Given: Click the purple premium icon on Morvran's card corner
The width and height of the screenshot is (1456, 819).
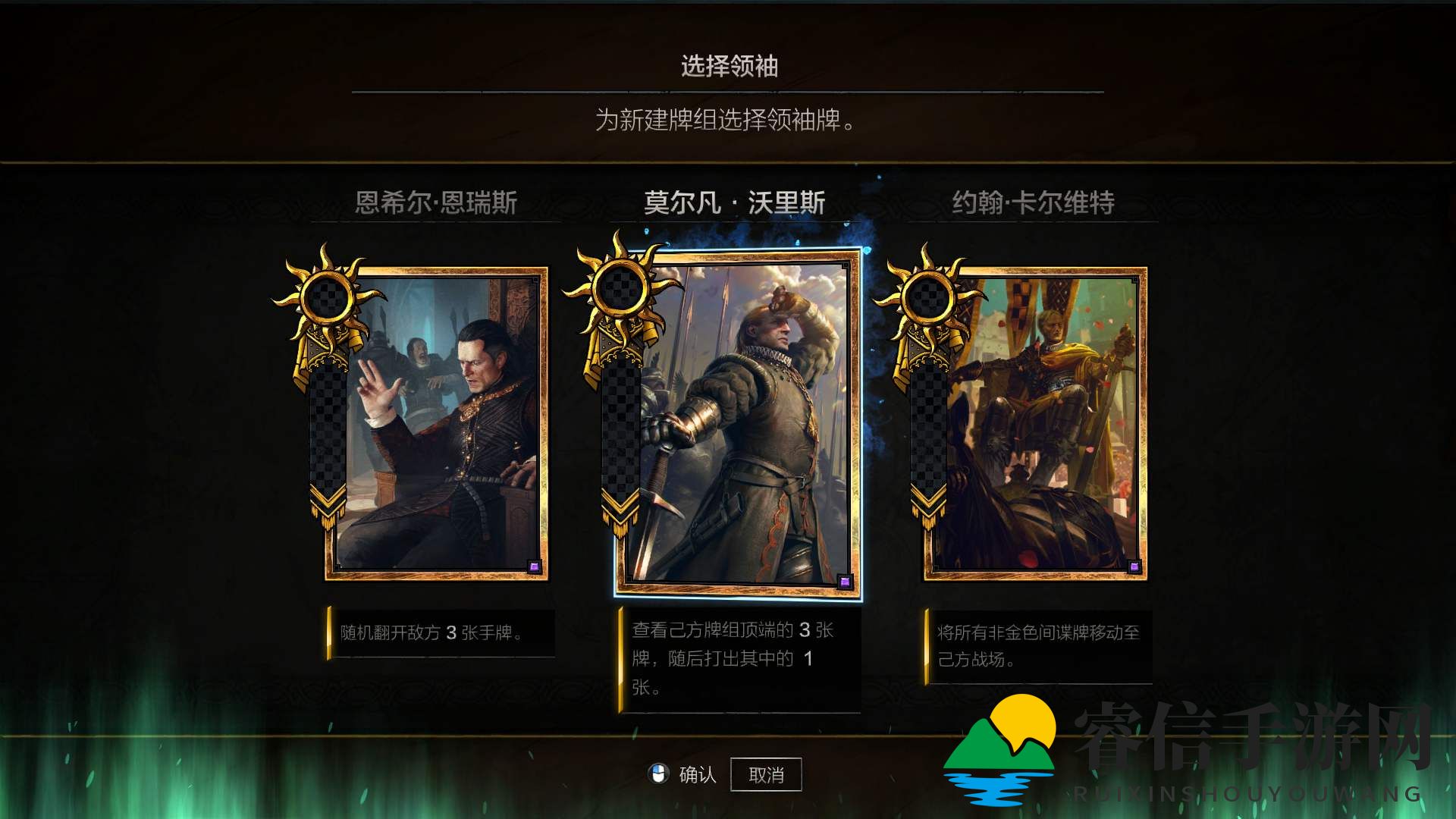Looking at the screenshot, I should (x=847, y=580).
